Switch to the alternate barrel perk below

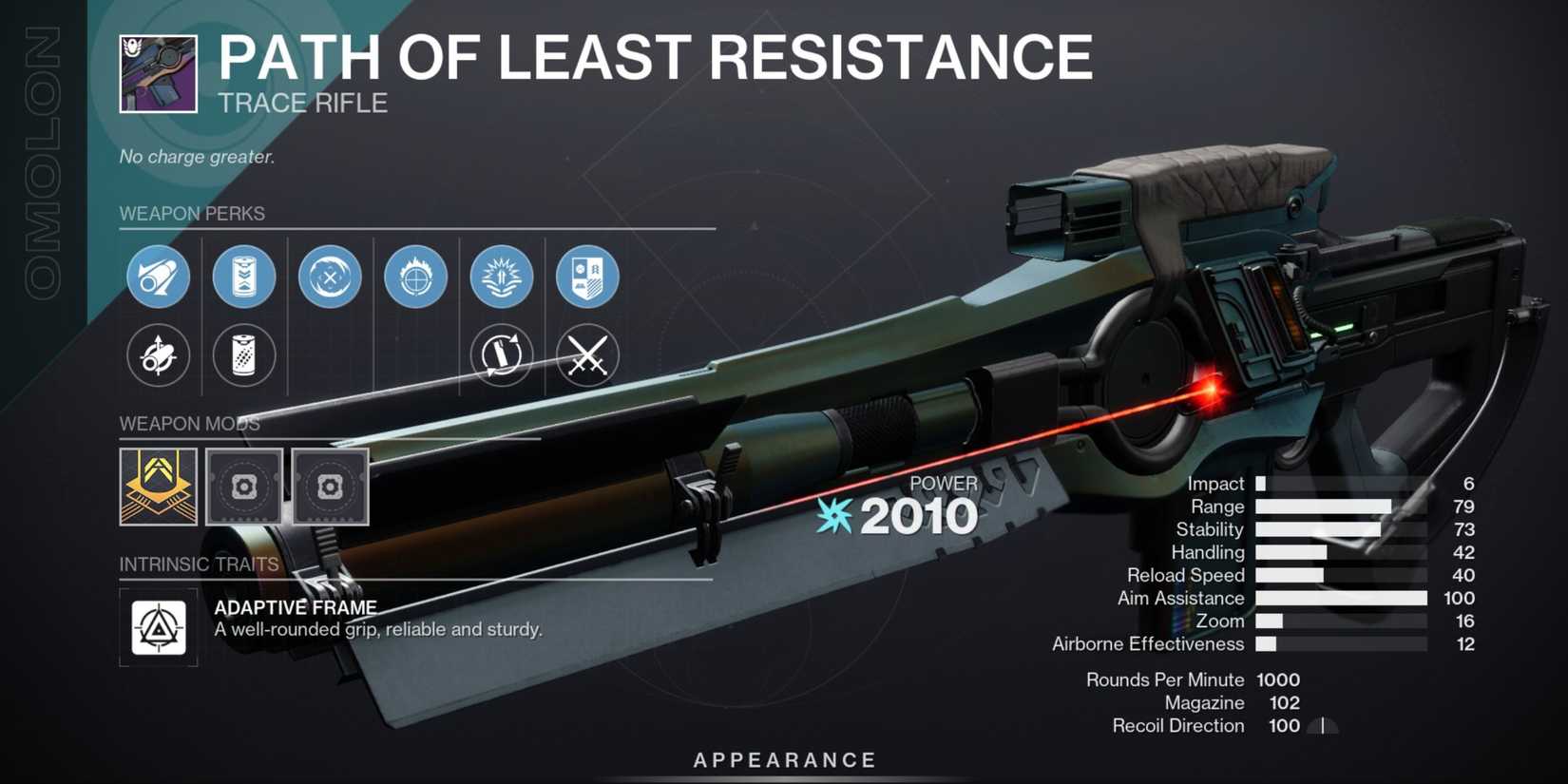tap(158, 355)
